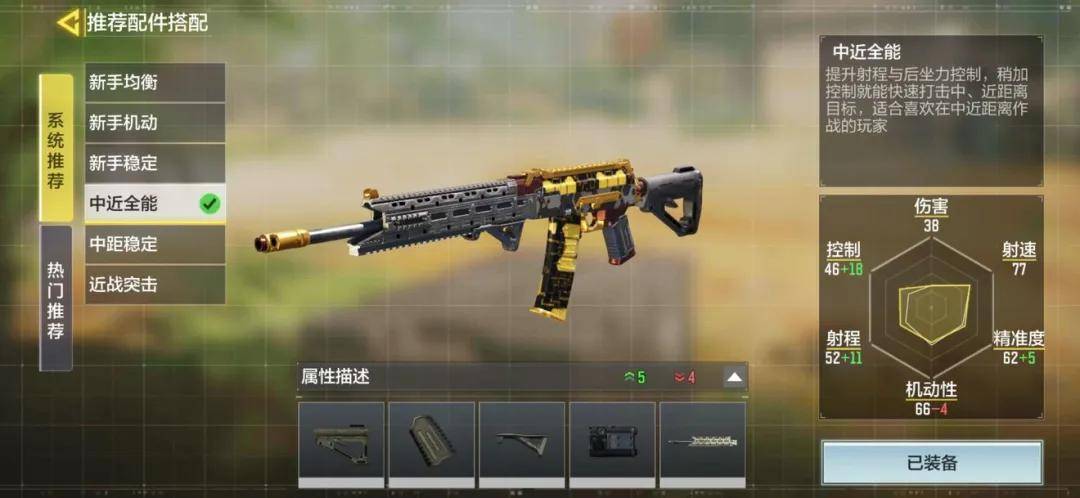Switch to the 系统推荐 tab
This screenshot has height=498, width=1080.
tap(56, 148)
